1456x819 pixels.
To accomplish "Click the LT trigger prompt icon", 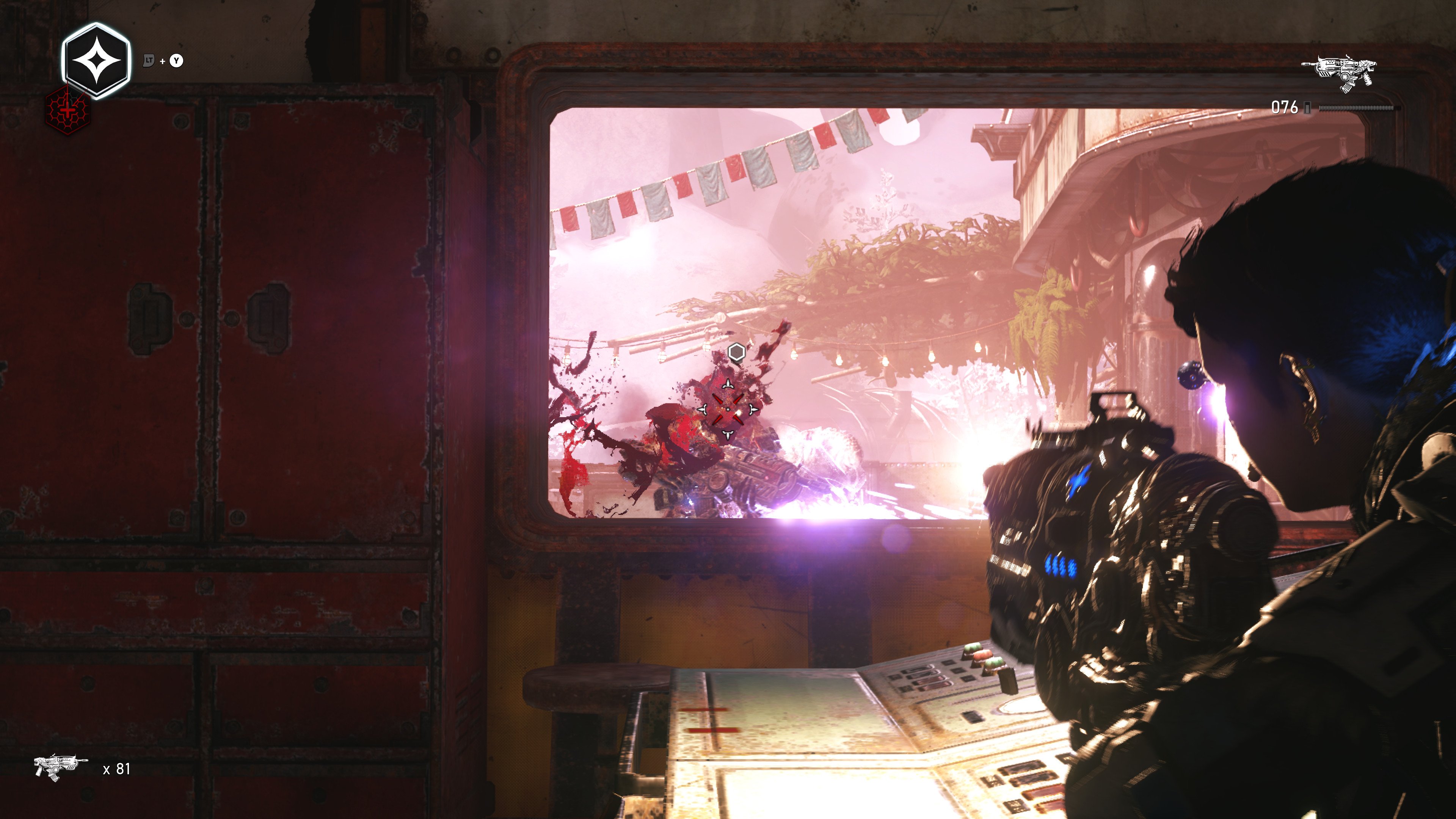I will (x=148, y=61).
